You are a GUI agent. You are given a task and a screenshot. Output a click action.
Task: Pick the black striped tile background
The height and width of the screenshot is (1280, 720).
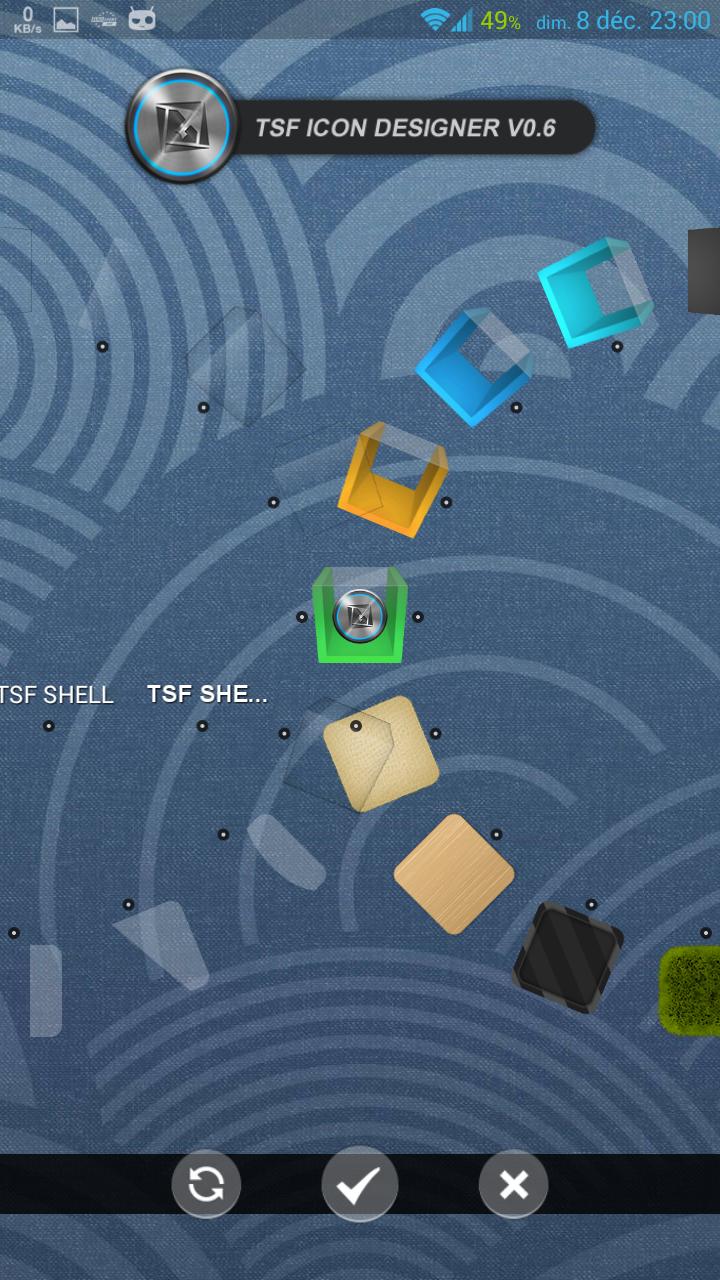pyautogui.click(x=568, y=957)
